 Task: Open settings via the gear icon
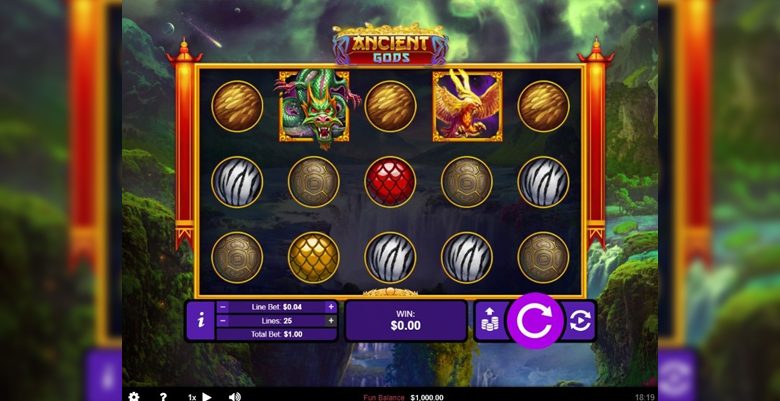click(x=134, y=396)
